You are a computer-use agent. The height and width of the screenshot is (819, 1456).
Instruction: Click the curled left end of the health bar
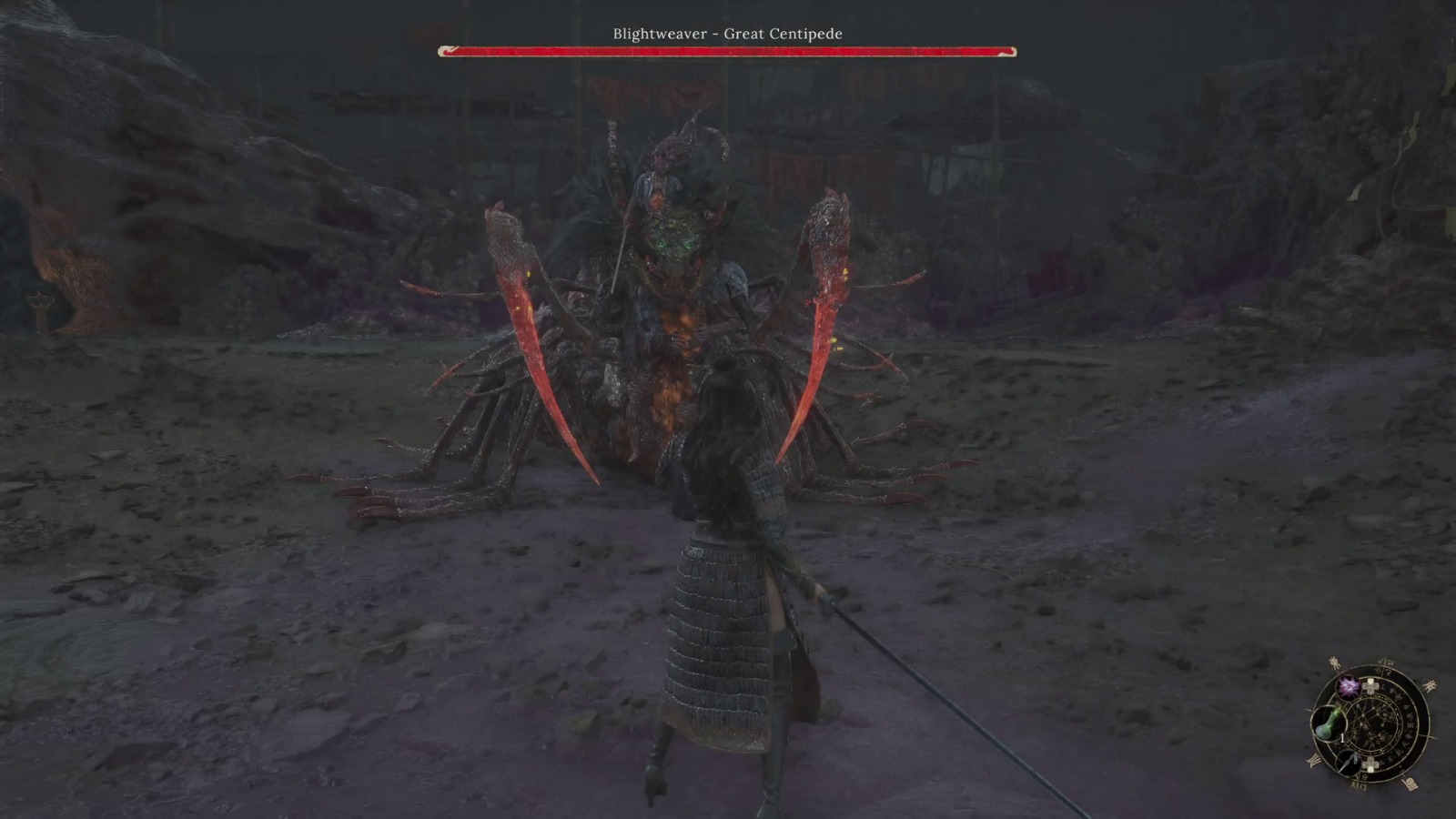pyautogui.click(x=446, y=52)
